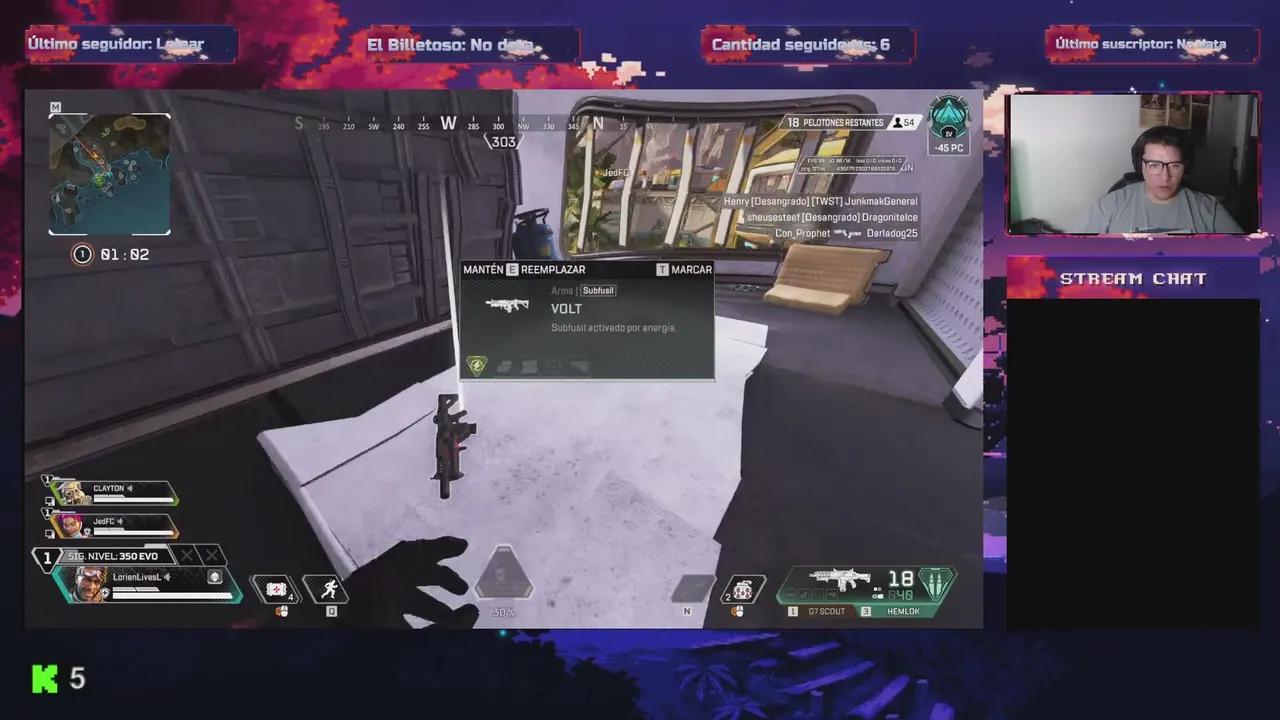Click the streamer webcam thumbnail
The height and width of the screenshot is (720, 1280).
click(1133, 163)
